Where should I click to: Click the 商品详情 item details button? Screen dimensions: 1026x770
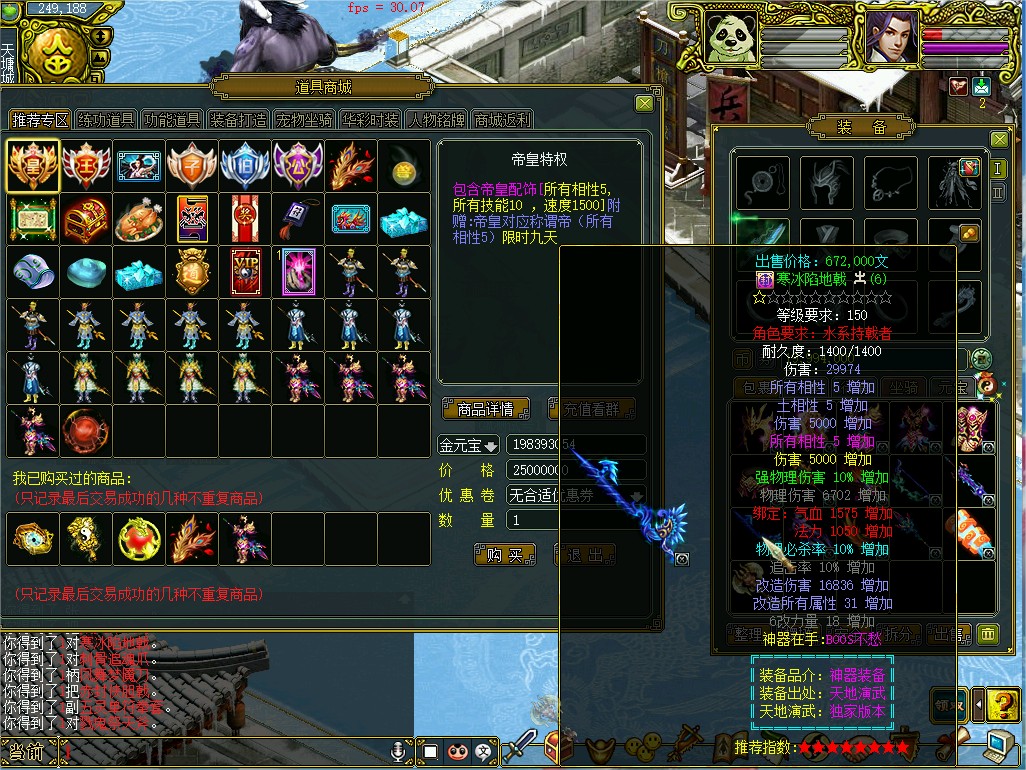[485, 408]
